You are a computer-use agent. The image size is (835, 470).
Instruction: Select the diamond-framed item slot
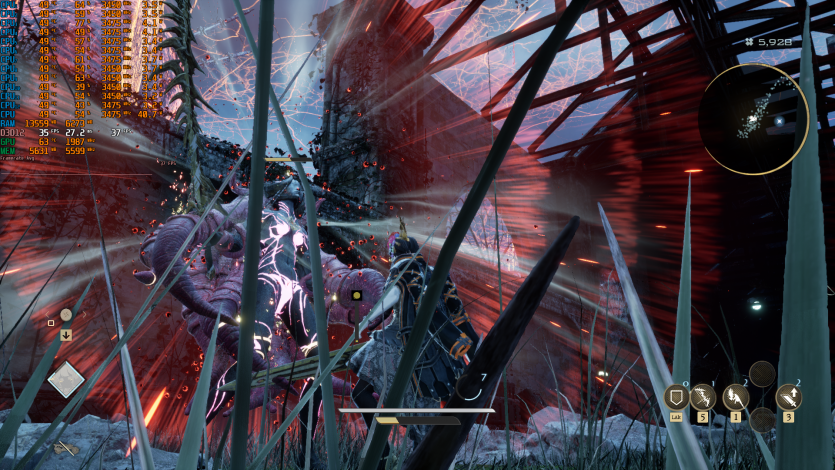pyautogui.click(x=66, y=379)
